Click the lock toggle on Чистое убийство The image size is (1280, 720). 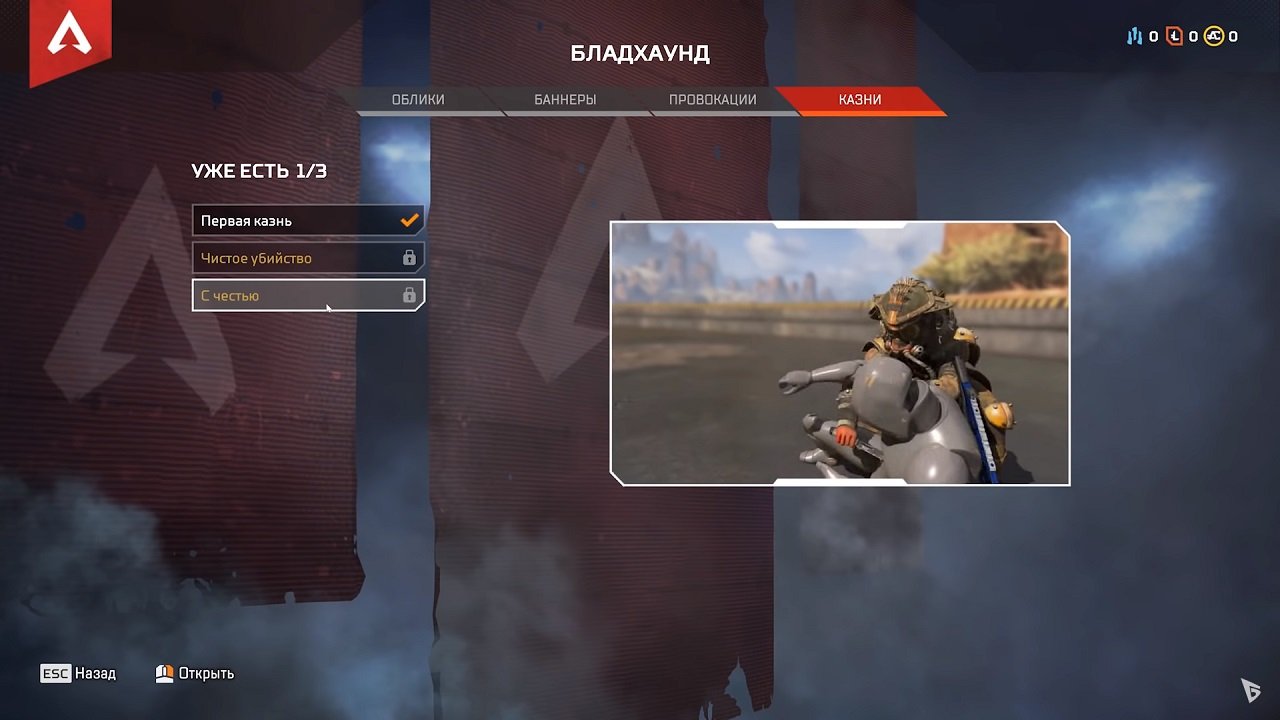(410, 257)
